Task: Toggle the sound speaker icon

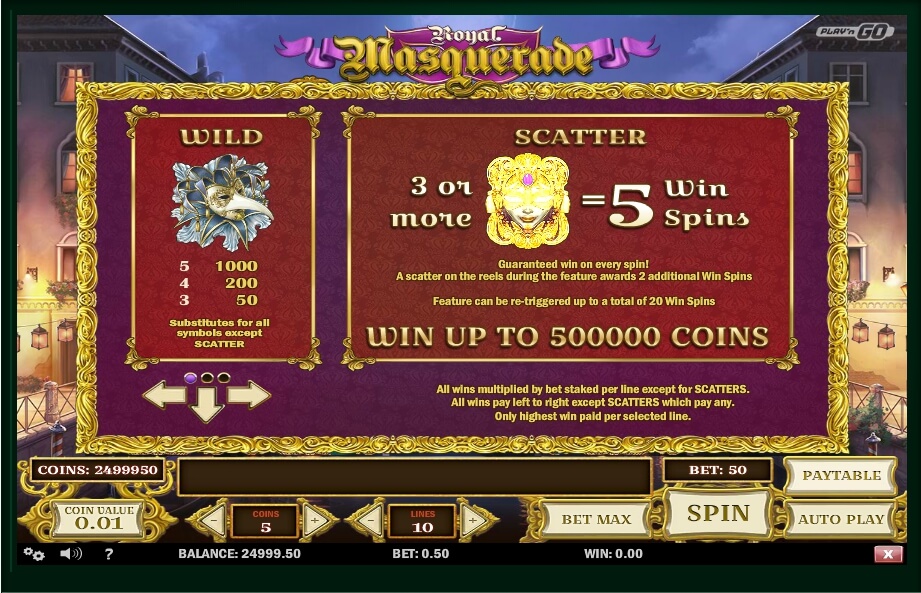Action: (x=70, y=553)
